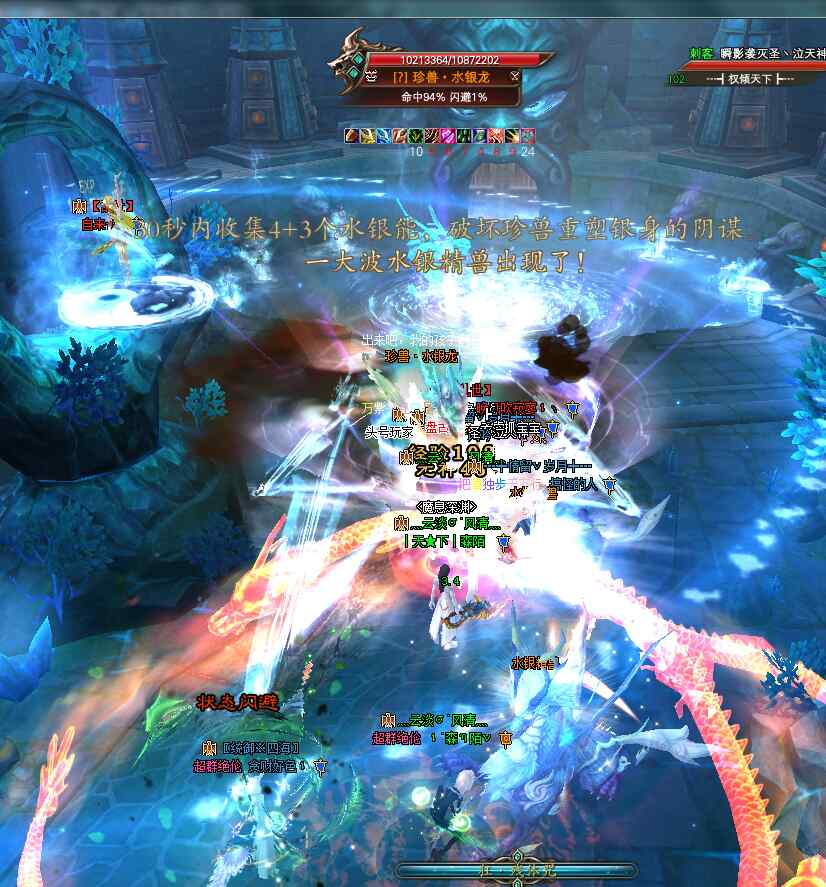Inspect the magenta debuff icon under the boss frame
The width and height of the screenshot is (826, 887).
pyautogui.click(x=448, y=135)
